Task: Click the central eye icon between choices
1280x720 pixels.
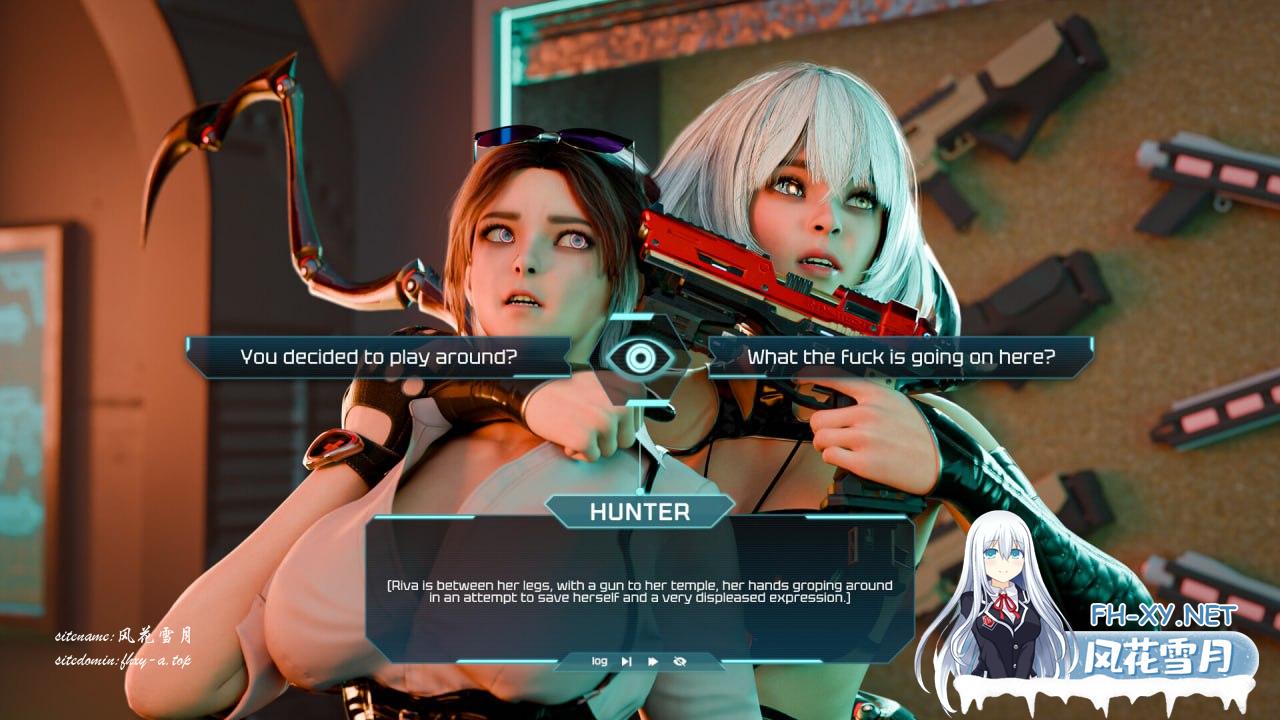Action: (640, 357)
